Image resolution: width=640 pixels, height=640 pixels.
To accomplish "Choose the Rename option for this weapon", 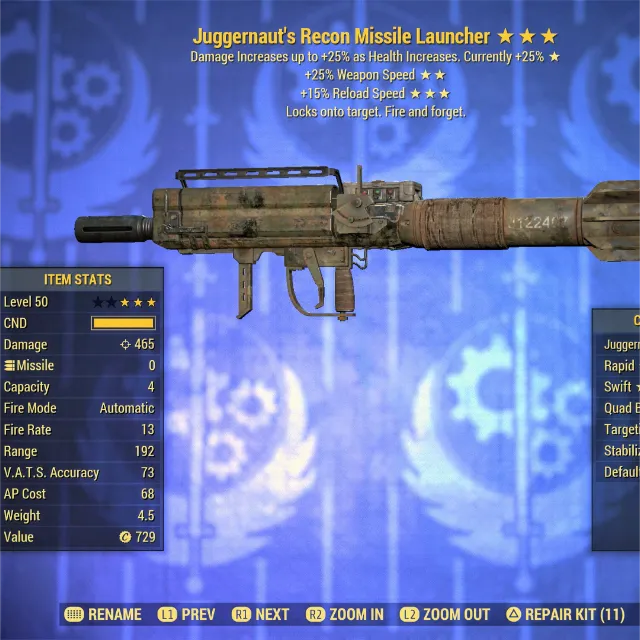I will 104,614.
